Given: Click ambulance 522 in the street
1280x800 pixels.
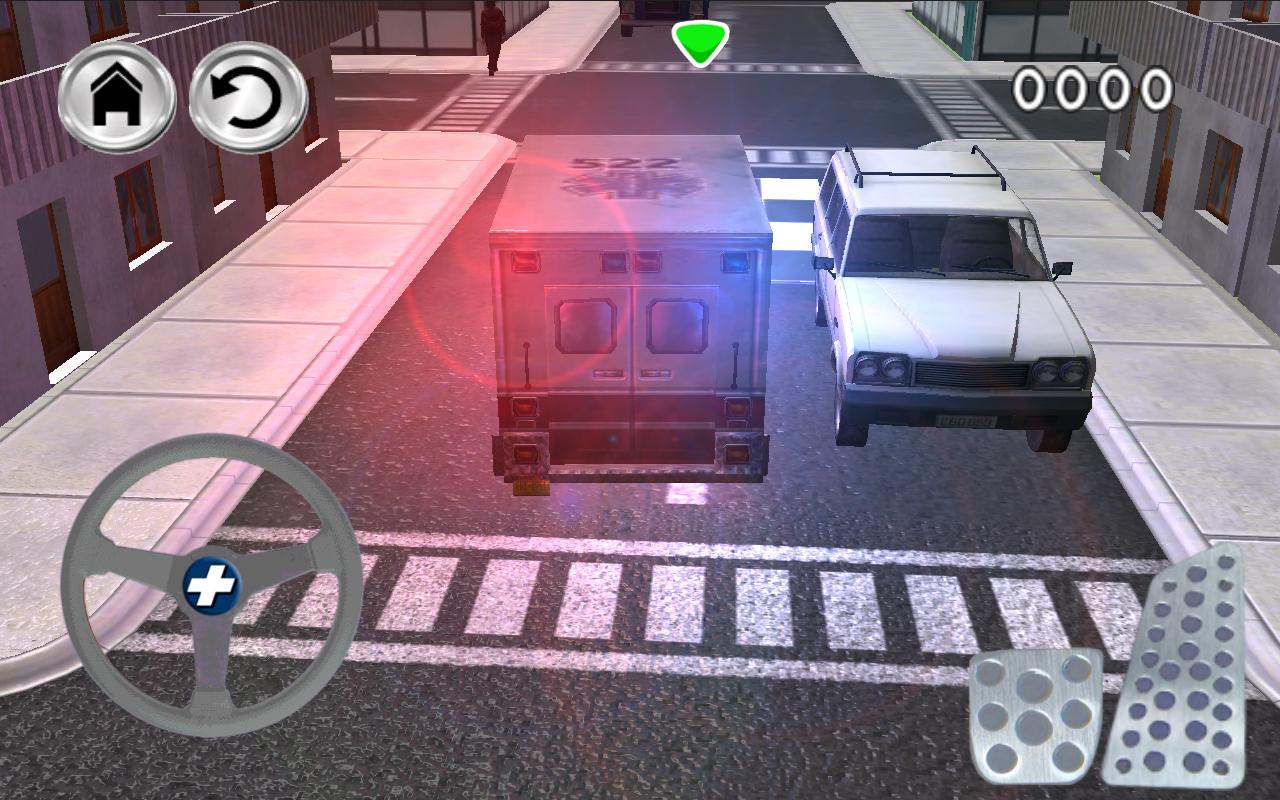Looking at the screenshot, I should click(x=630, y=310).
